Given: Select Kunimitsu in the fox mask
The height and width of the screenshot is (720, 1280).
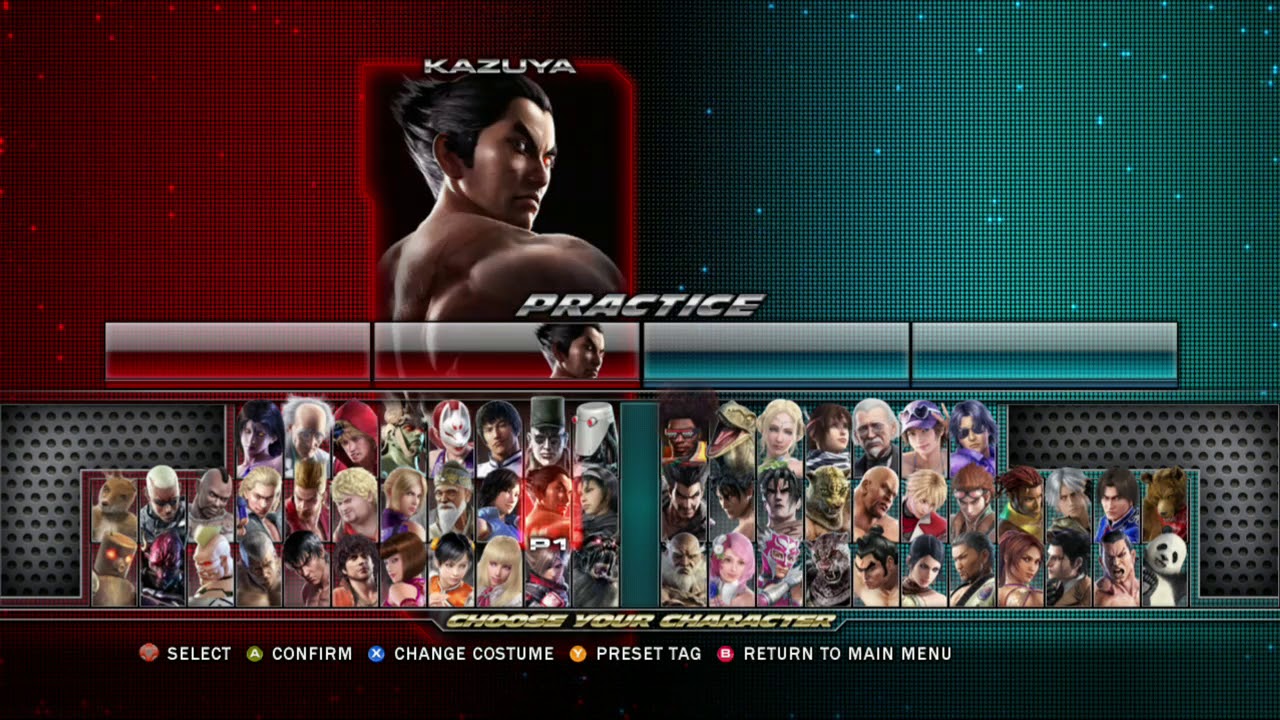Looking at the screenshot, I should 452,437.
